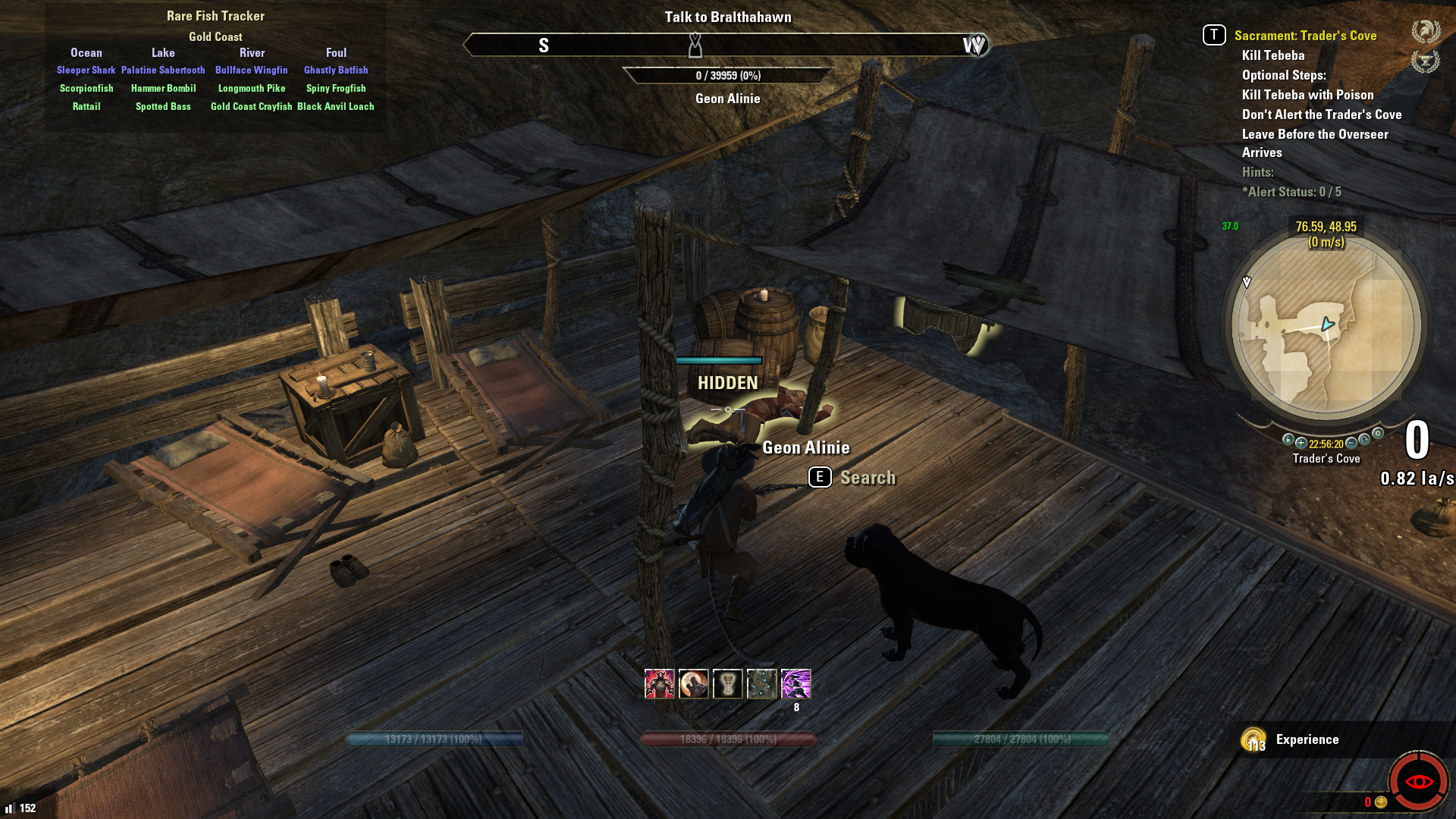Toggle the minimap lock button
Image resolution: width=1456 pixels, height=819 pixels.
[1288, 439]
